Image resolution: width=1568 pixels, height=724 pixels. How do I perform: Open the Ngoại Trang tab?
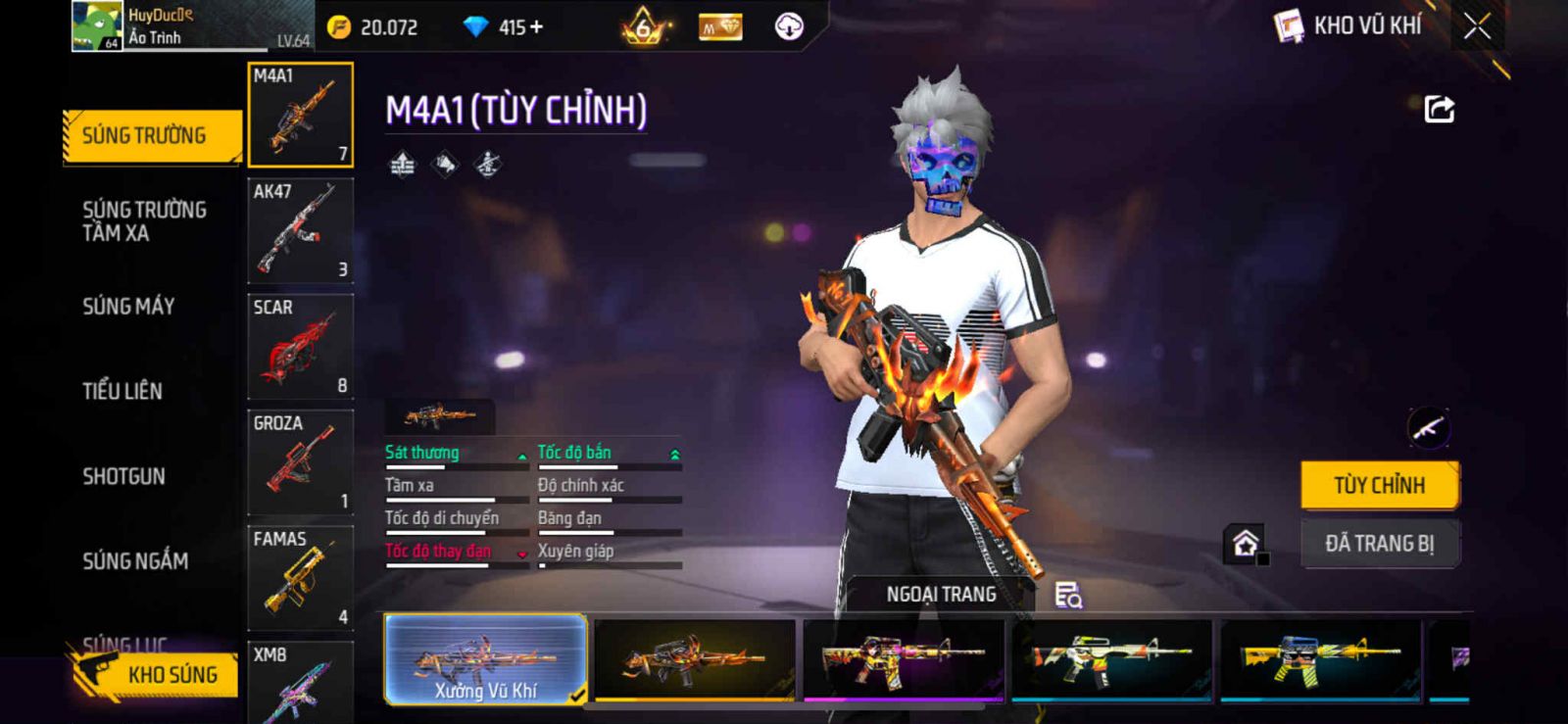point(941,595)
